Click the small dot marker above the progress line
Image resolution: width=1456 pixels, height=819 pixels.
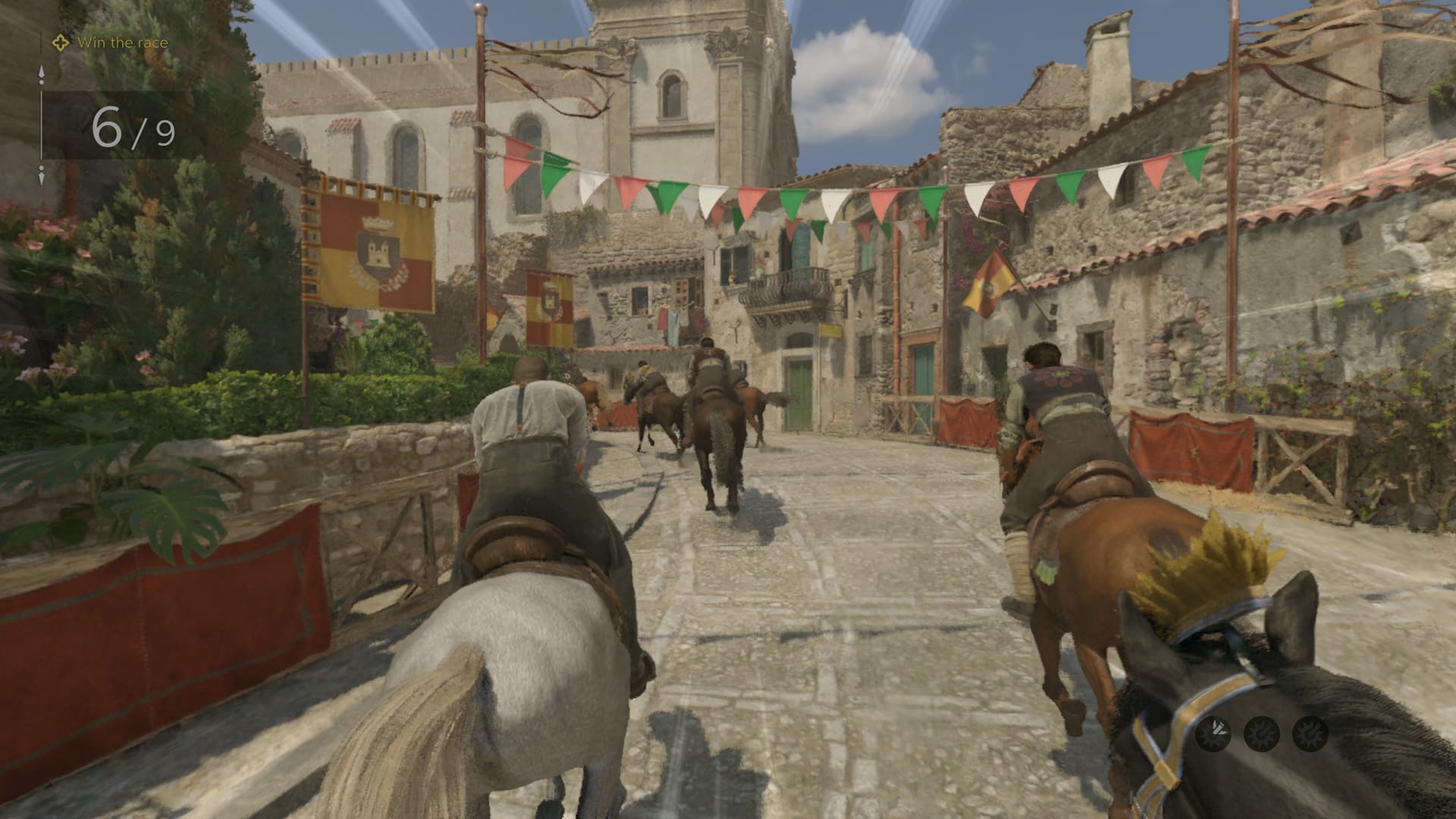pos(41,82)
